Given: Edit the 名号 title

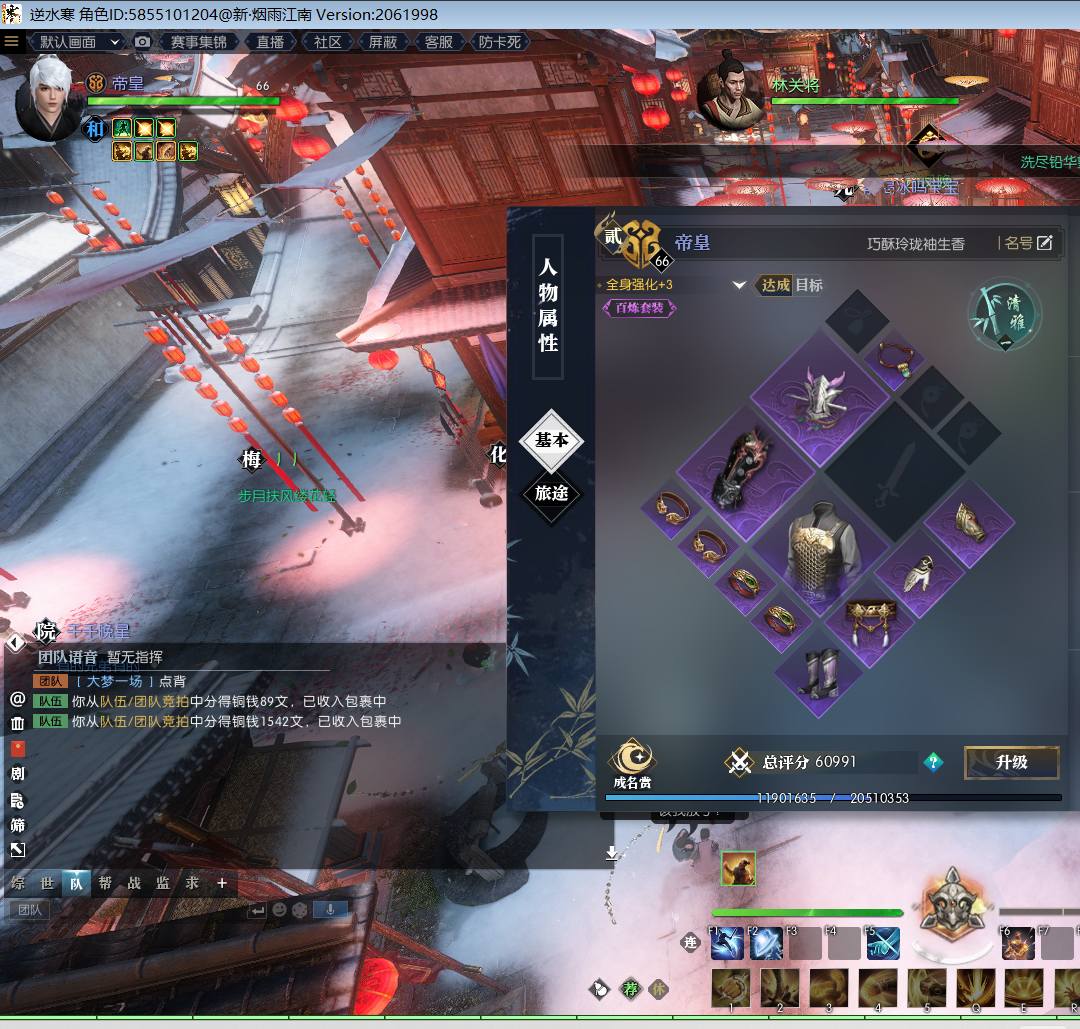Looking at the screenshot, I should (x=1028, y=243).
